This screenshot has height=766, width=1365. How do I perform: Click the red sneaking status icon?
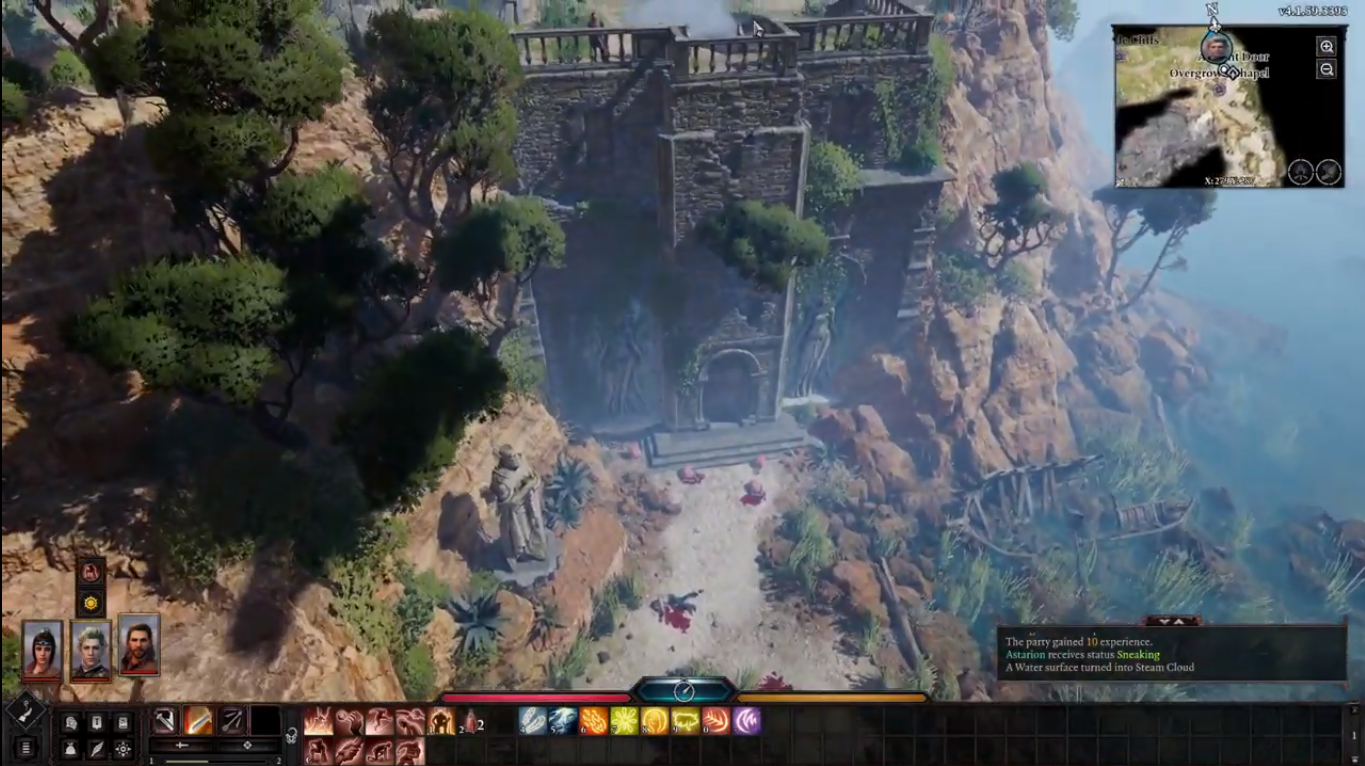coord(91,572)
